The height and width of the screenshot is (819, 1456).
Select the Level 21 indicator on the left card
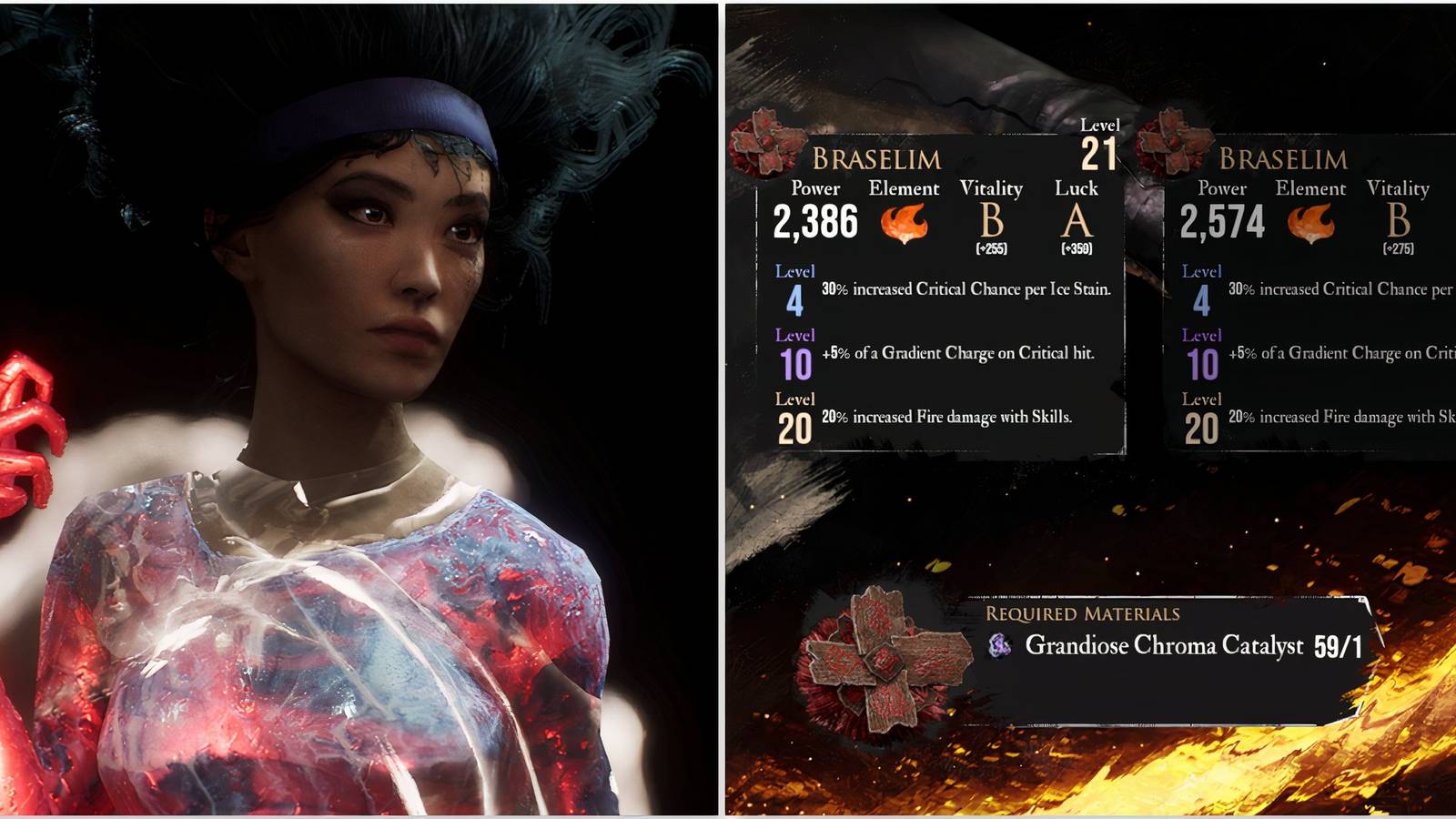1100,143
